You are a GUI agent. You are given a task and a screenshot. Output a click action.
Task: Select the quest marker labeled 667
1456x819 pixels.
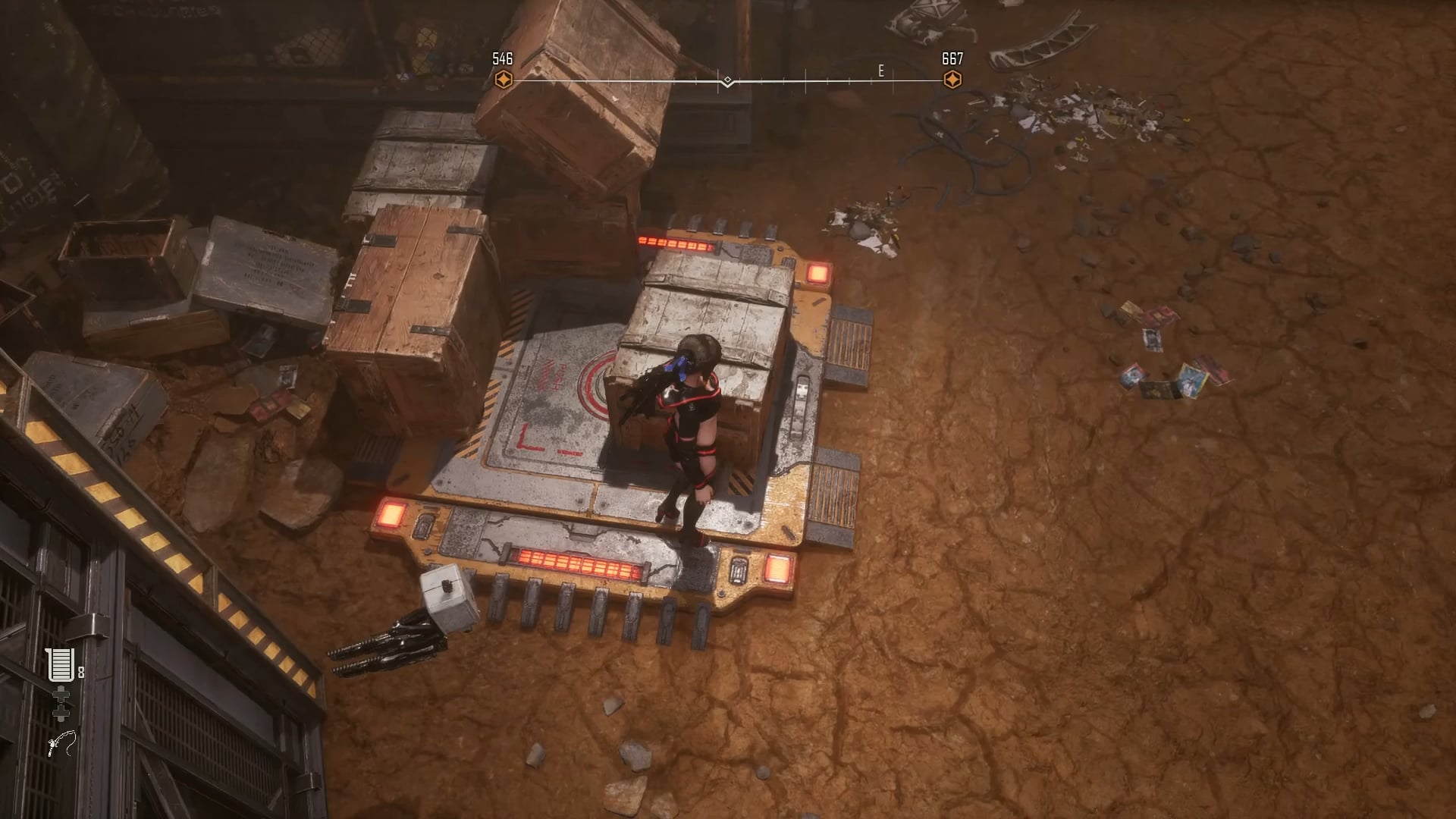point(952,80)
